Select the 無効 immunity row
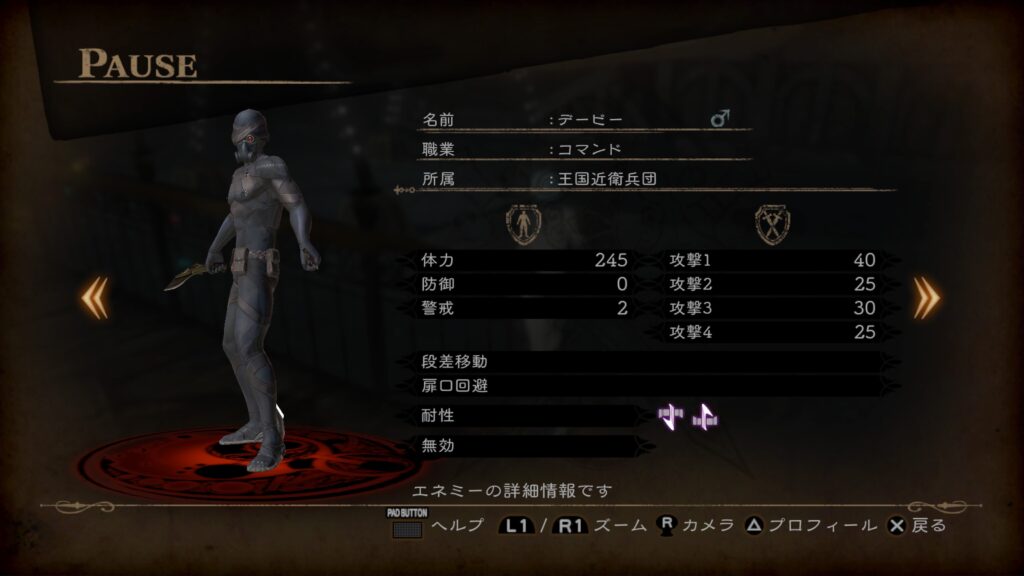 coord(530,446)
